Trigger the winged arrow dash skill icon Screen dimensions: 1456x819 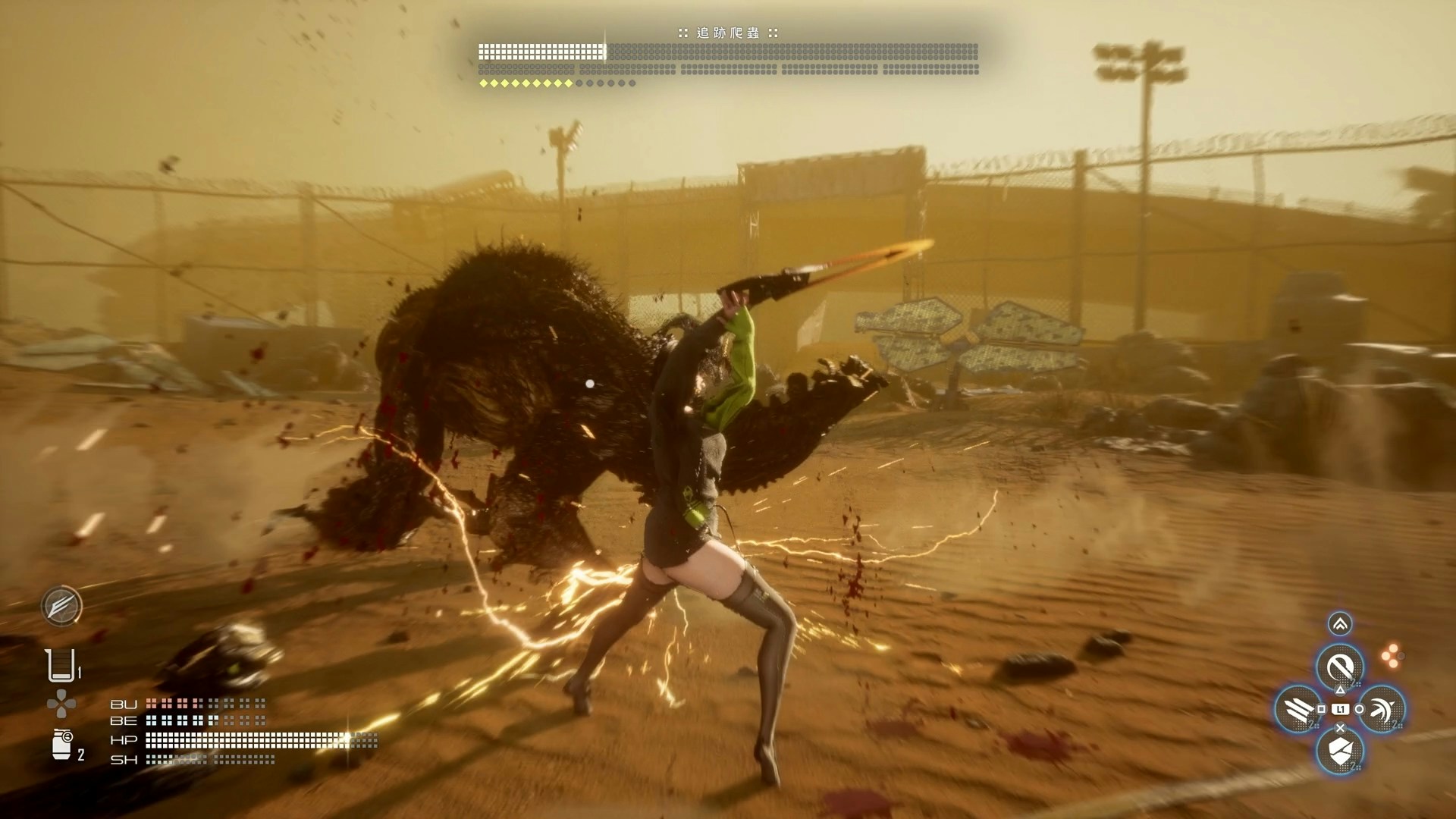tap(1382, 709)
